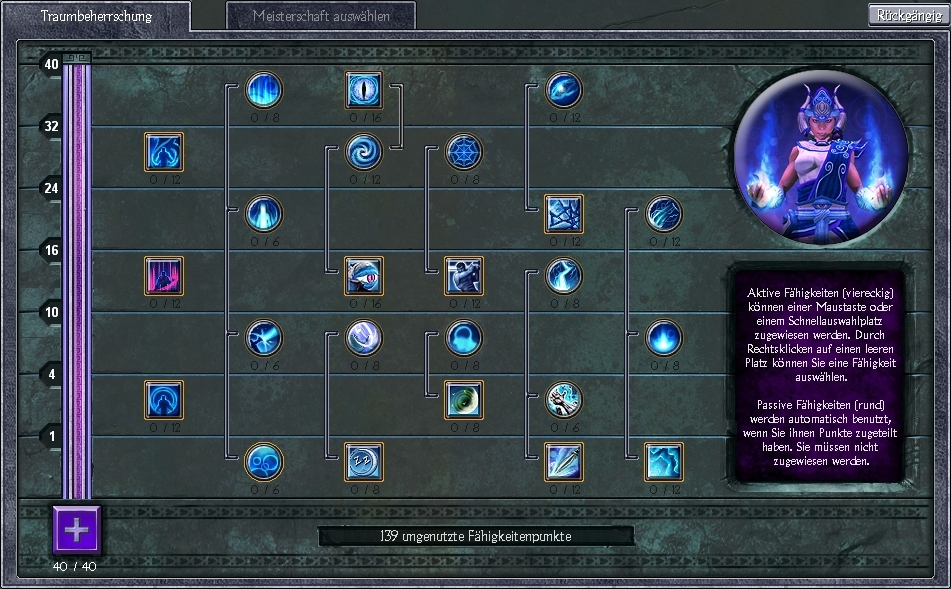Choose the masked nightmare creature skill

point(364,276)
